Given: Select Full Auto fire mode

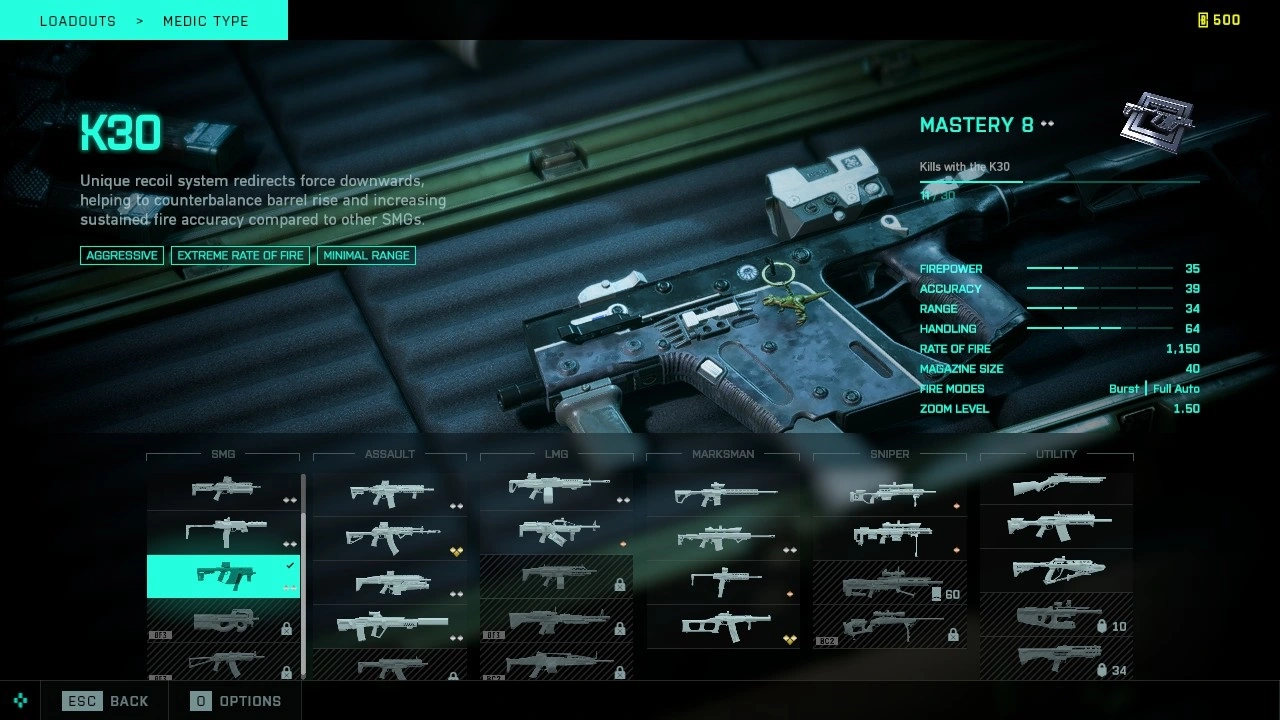Looking at the screenshot, I should pos(1176,389).
